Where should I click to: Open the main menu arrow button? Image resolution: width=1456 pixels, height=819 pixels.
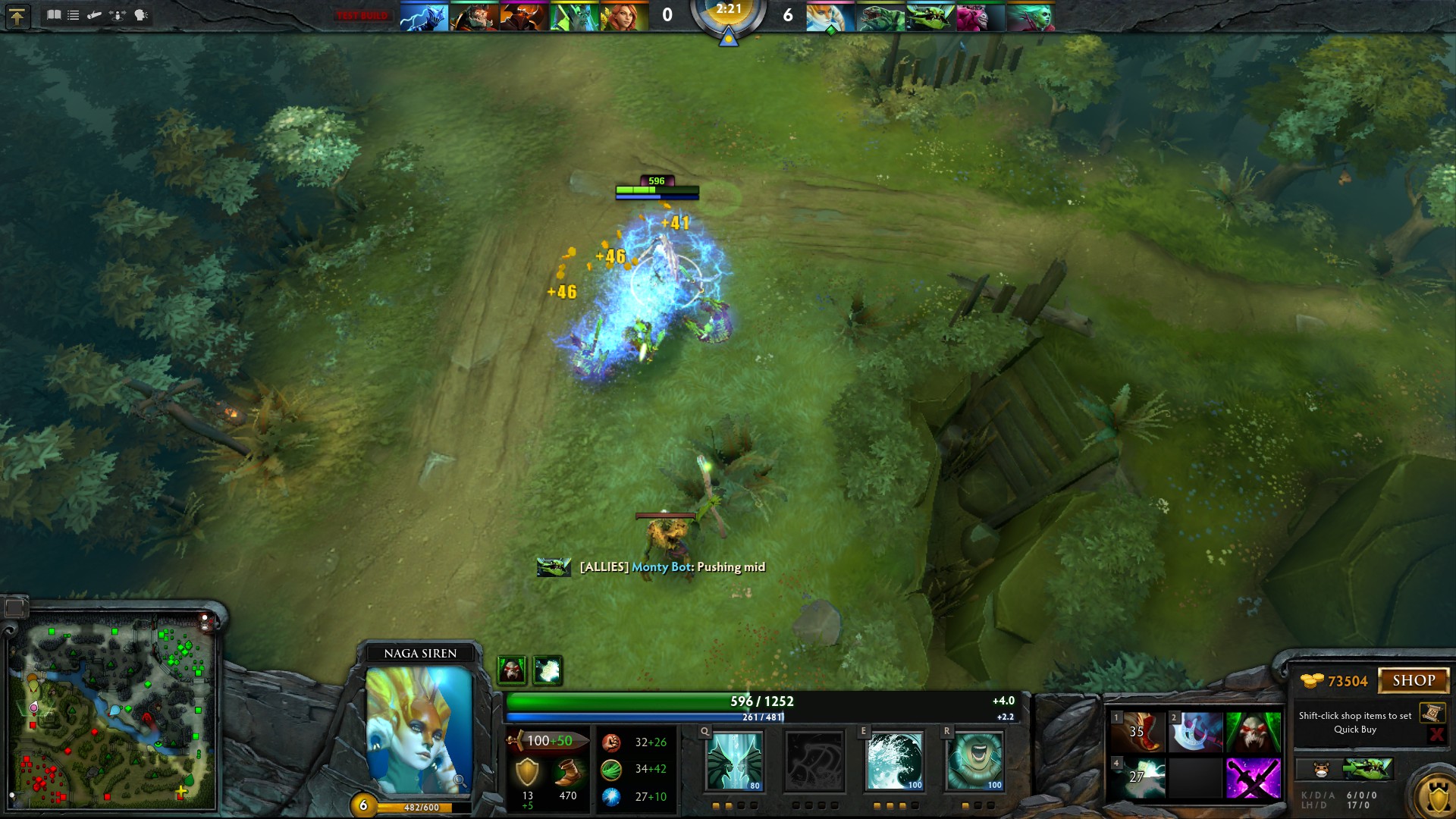click(x=17, y=16)
